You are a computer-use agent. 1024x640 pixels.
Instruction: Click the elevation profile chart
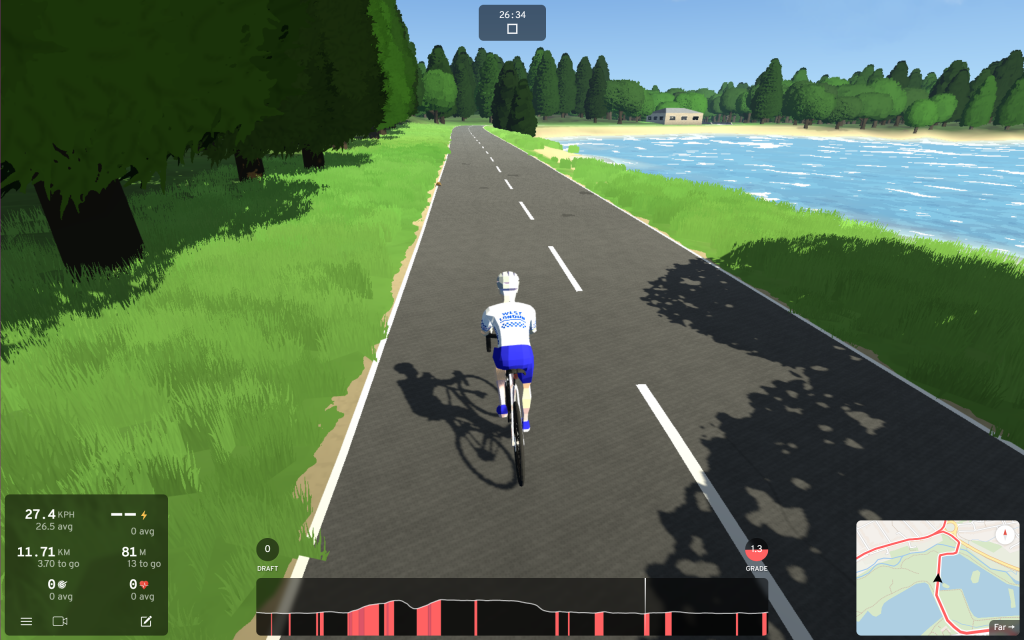coord(512,607)
